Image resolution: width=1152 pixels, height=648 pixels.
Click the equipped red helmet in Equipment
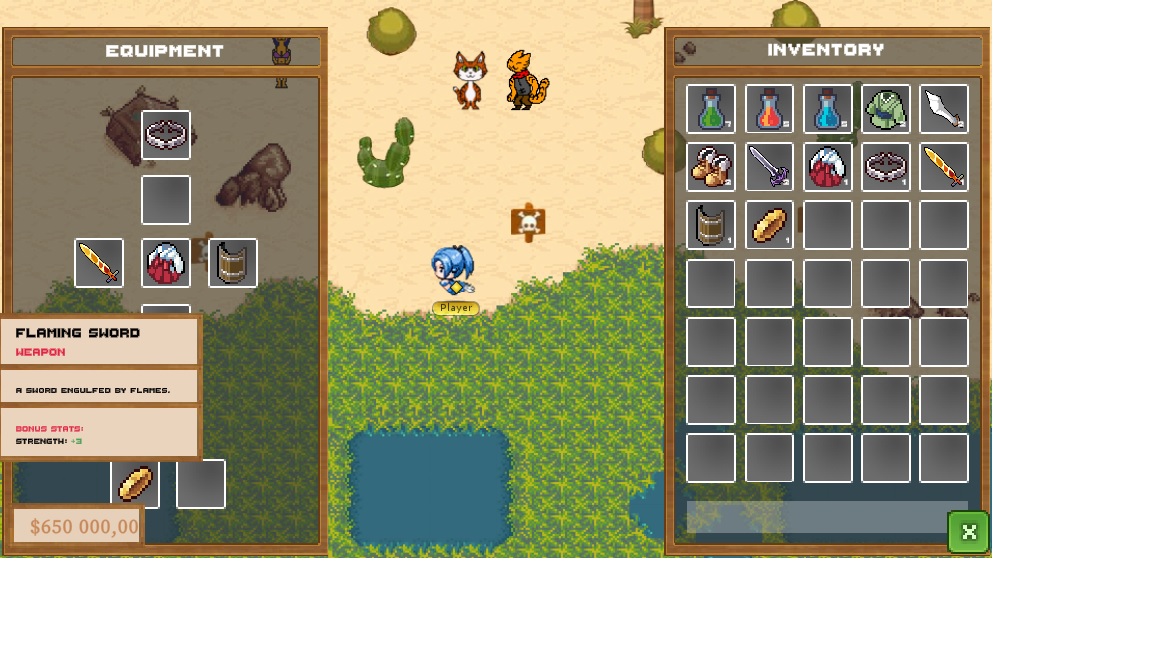(166, 263)
